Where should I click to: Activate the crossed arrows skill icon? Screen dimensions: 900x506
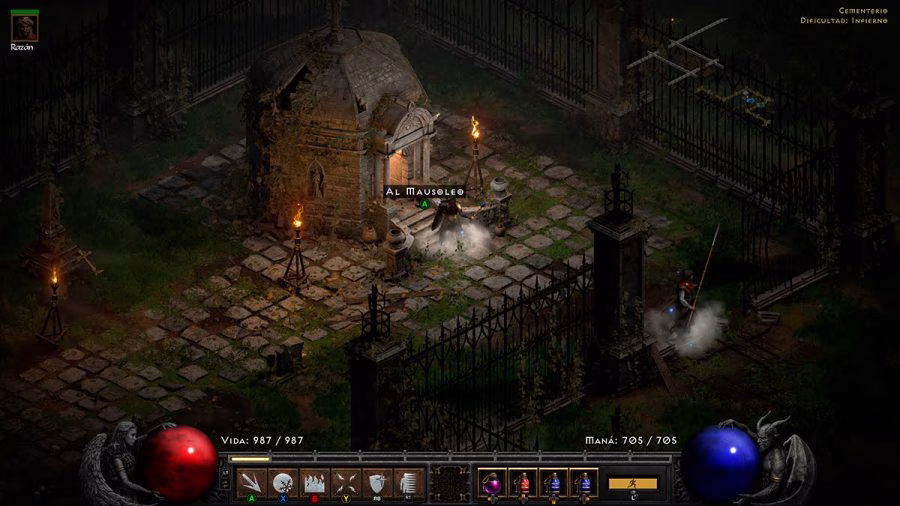(345, 482)
